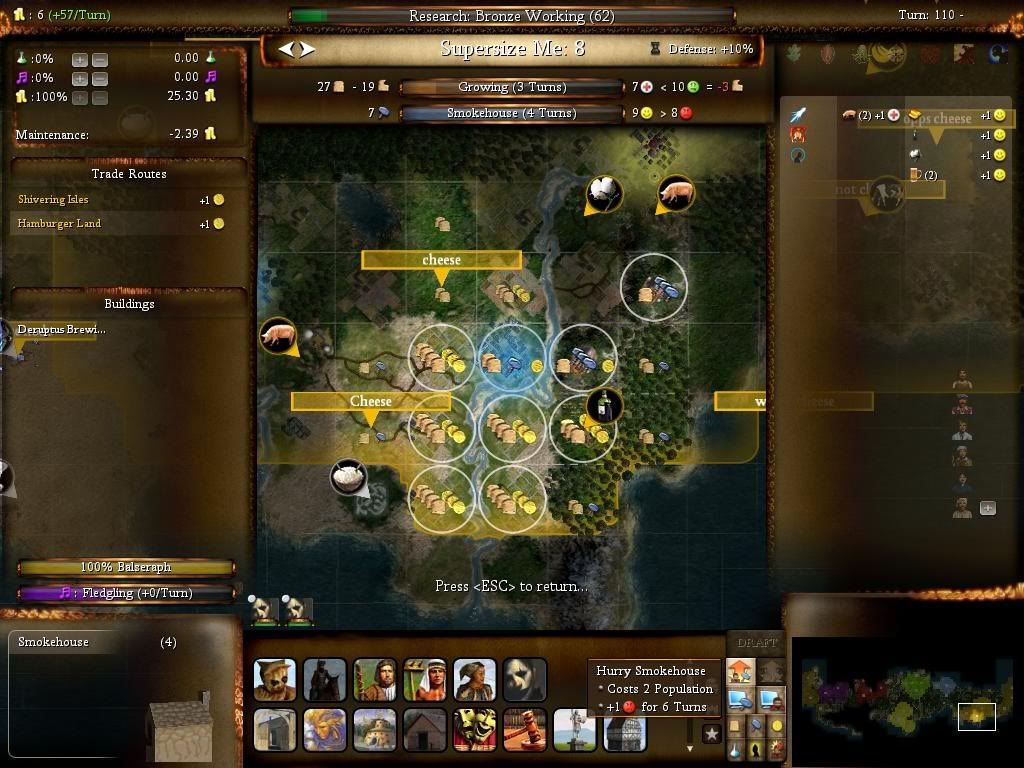Image resolution: width=1024 pixels, height=768 pixels.
Task: Choose the white-masked dark unit icon
Action: (525, 680)
